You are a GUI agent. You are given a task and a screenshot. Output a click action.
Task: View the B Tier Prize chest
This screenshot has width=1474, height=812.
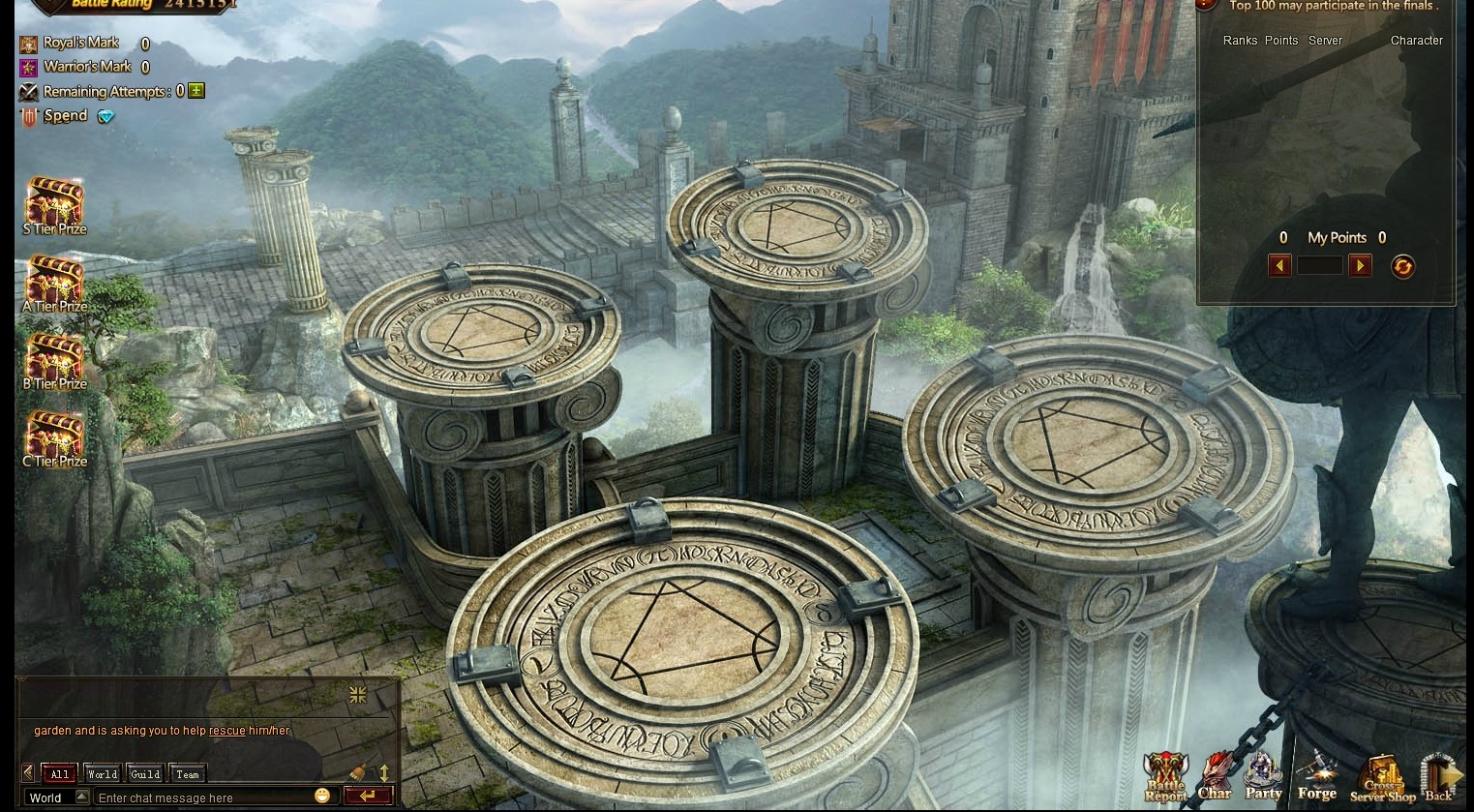54,356
